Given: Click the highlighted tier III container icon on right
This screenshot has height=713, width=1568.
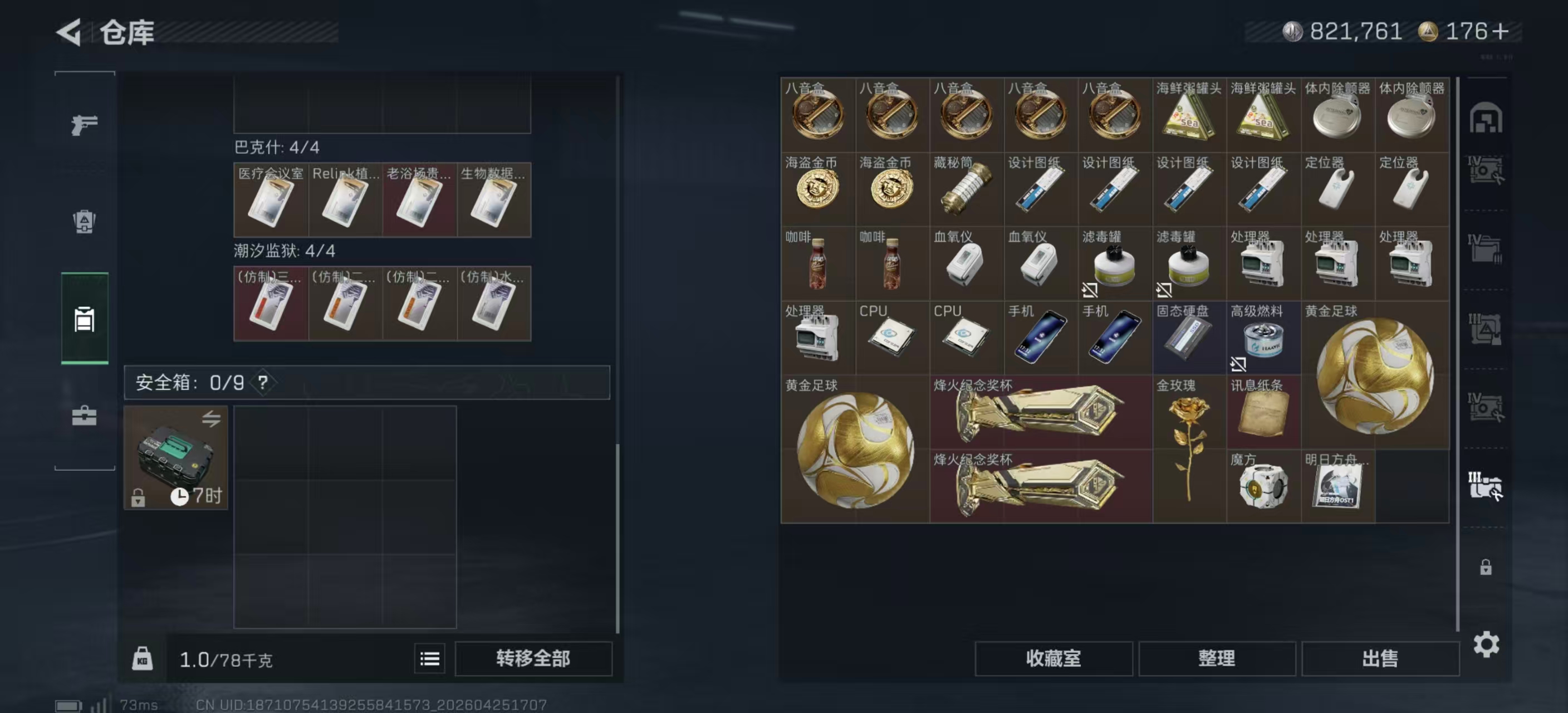Looking at the screenshot, I should click(x=1488, y=484).
